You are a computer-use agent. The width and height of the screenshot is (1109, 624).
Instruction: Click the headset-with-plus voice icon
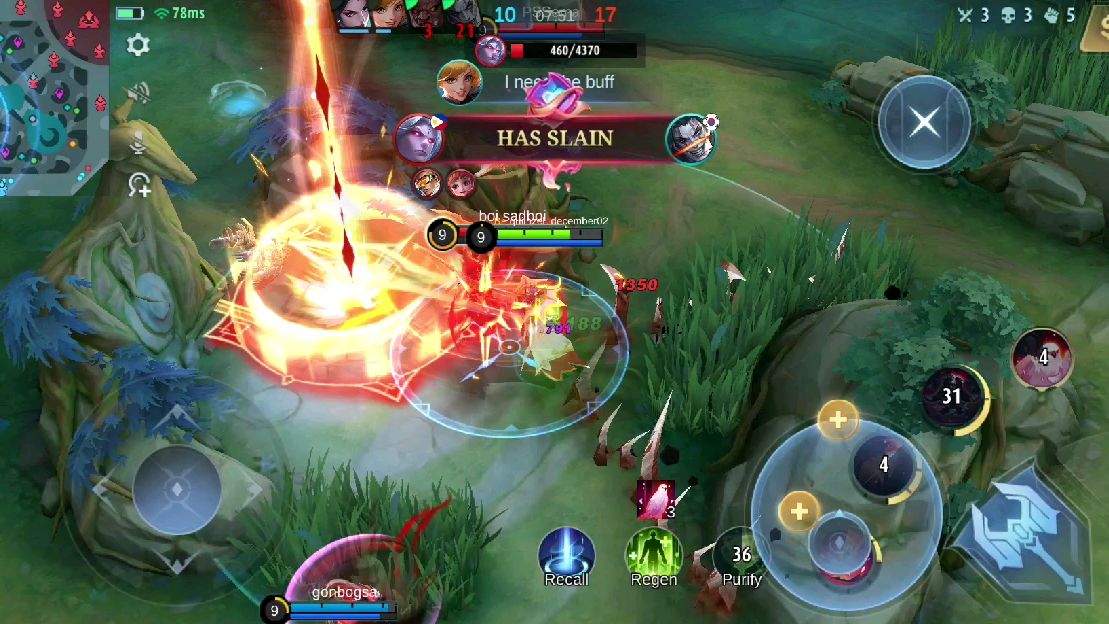tap(138, 185)
